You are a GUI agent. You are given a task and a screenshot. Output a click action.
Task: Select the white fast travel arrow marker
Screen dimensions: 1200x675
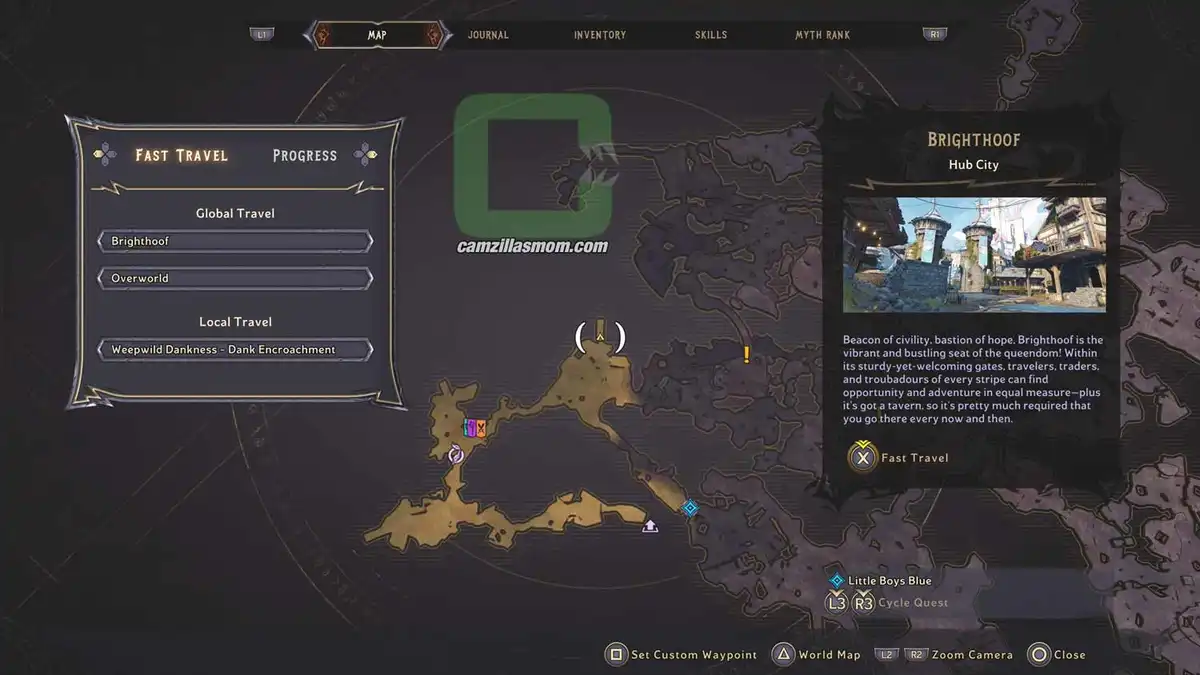pos(650,524)
